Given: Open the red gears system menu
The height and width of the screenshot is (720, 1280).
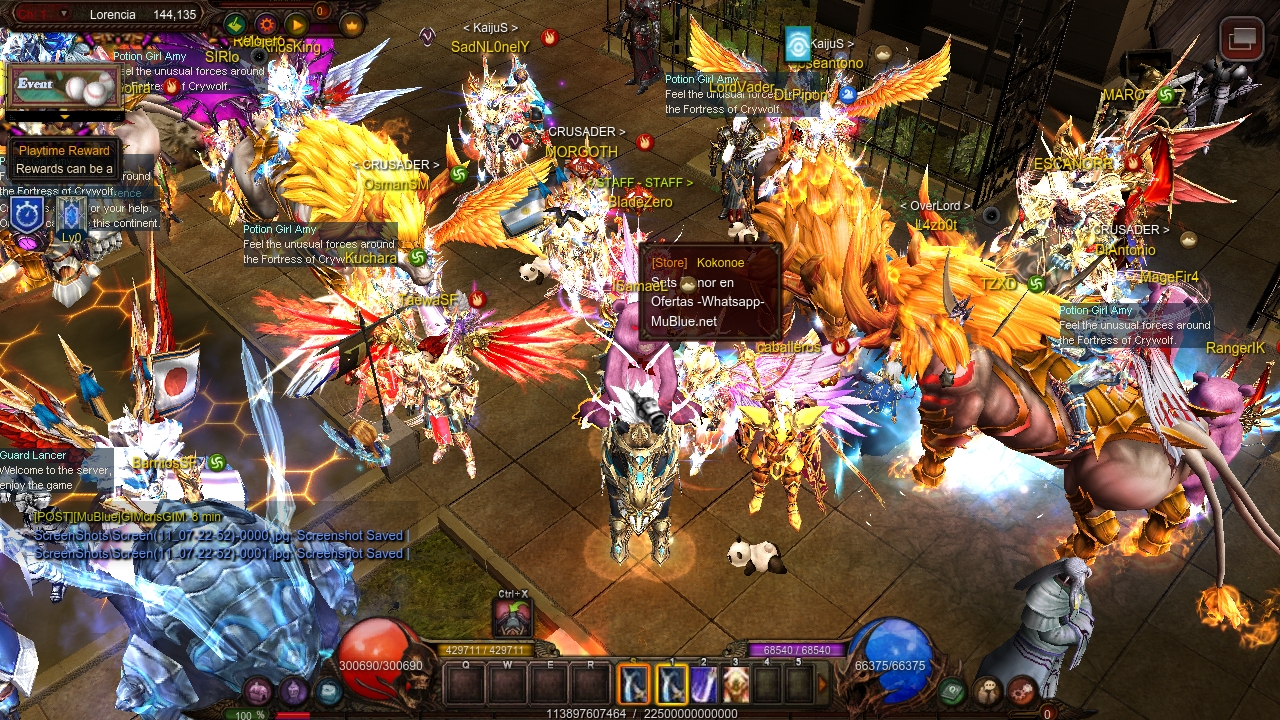Looking at the screenshot, I should (1022, 690).
